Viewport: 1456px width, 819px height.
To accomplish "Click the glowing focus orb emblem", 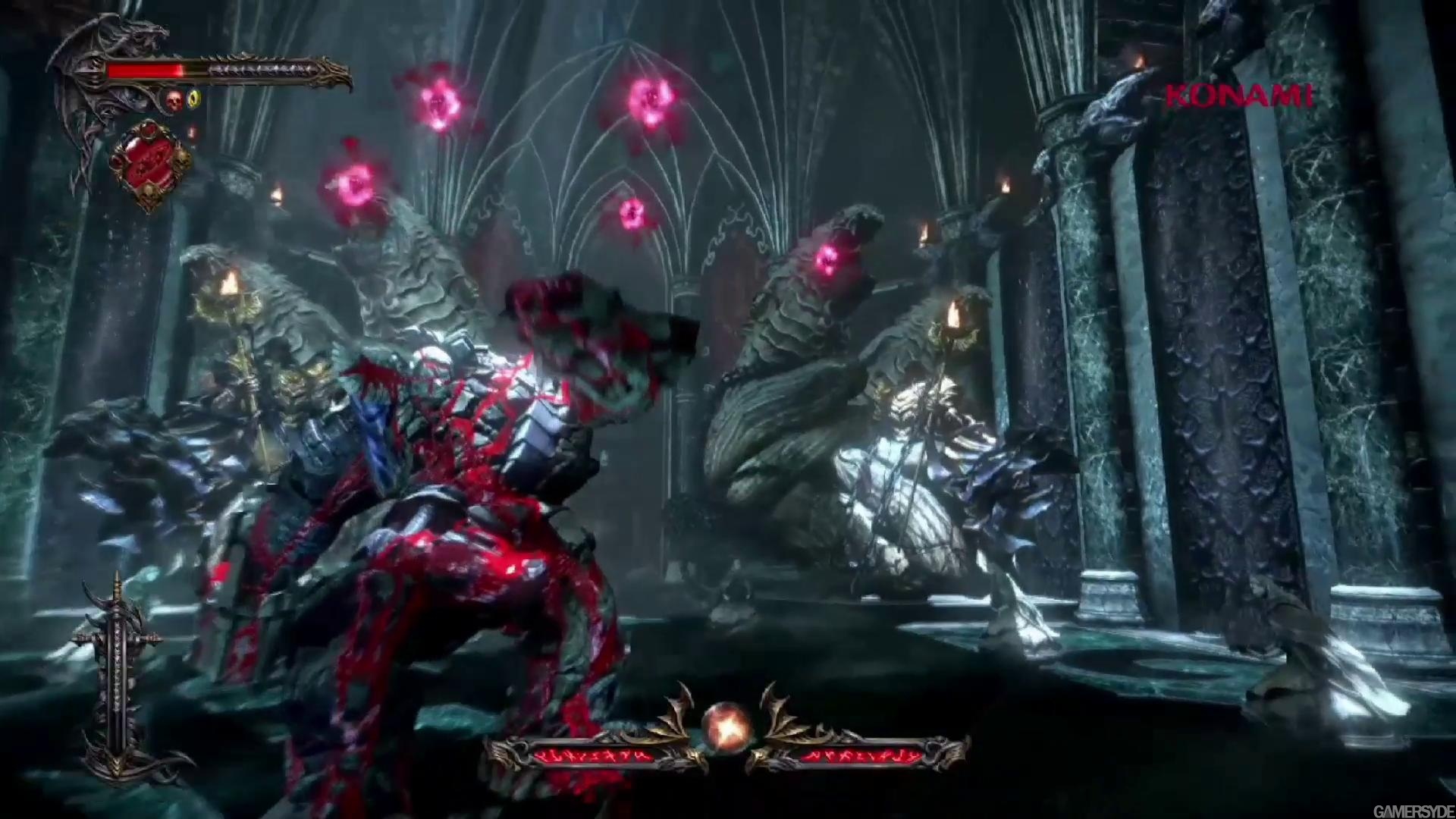I will point(726,726).
